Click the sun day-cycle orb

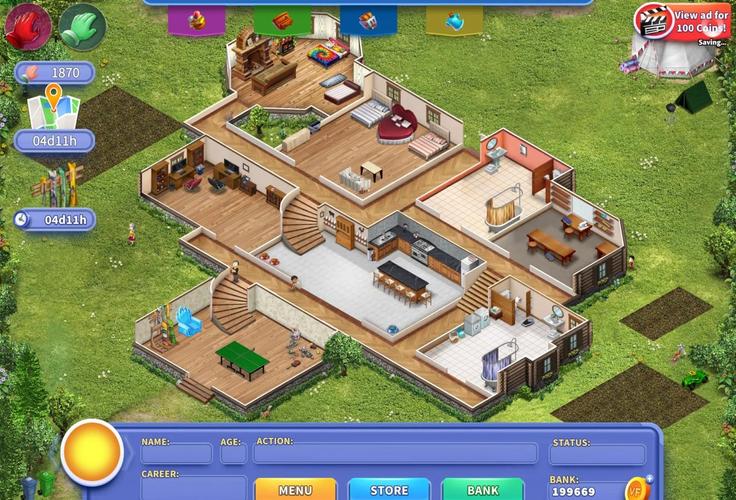click(x=92, y=453)
